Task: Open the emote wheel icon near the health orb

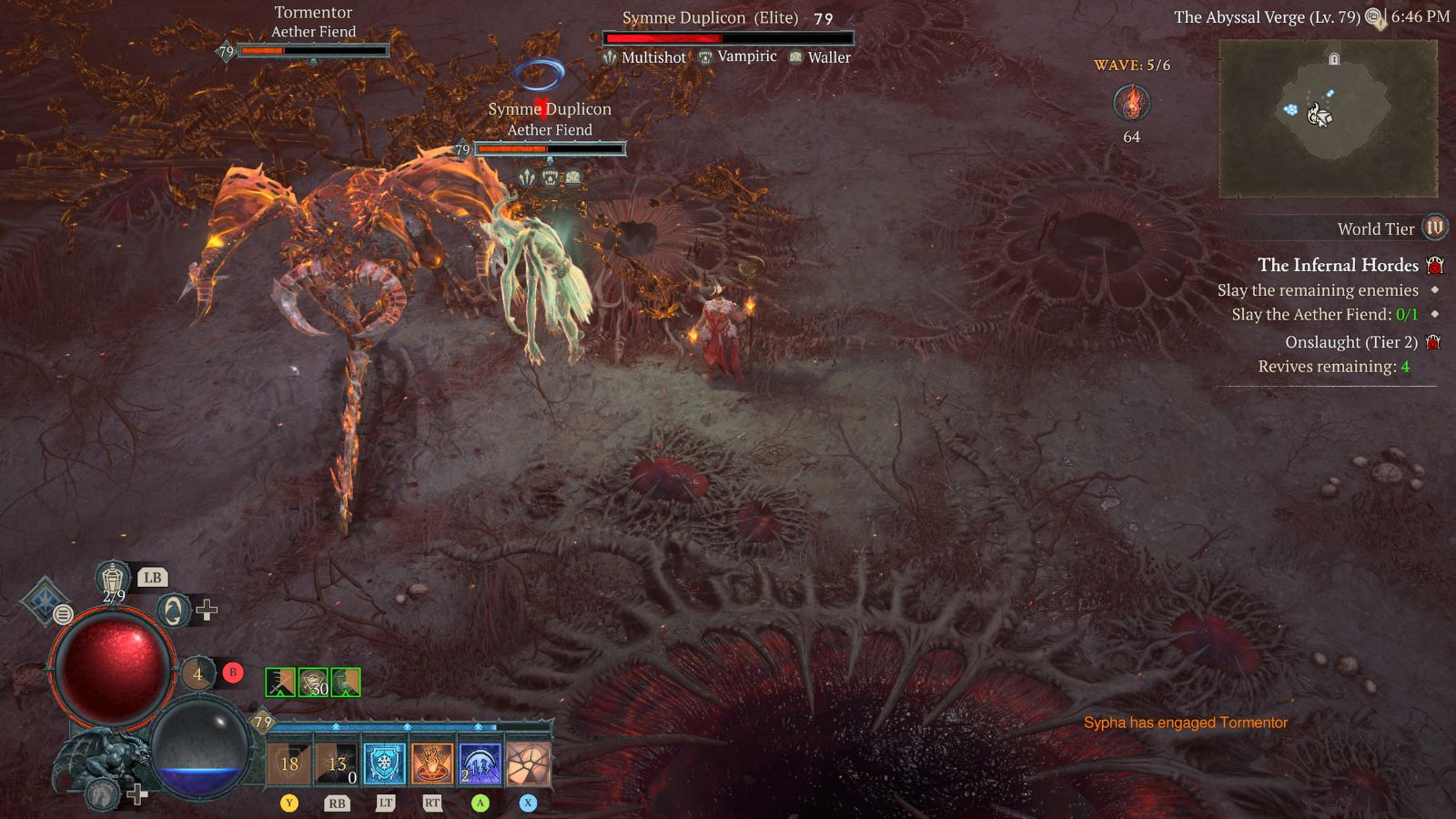Action: click(x=63, y=614)
